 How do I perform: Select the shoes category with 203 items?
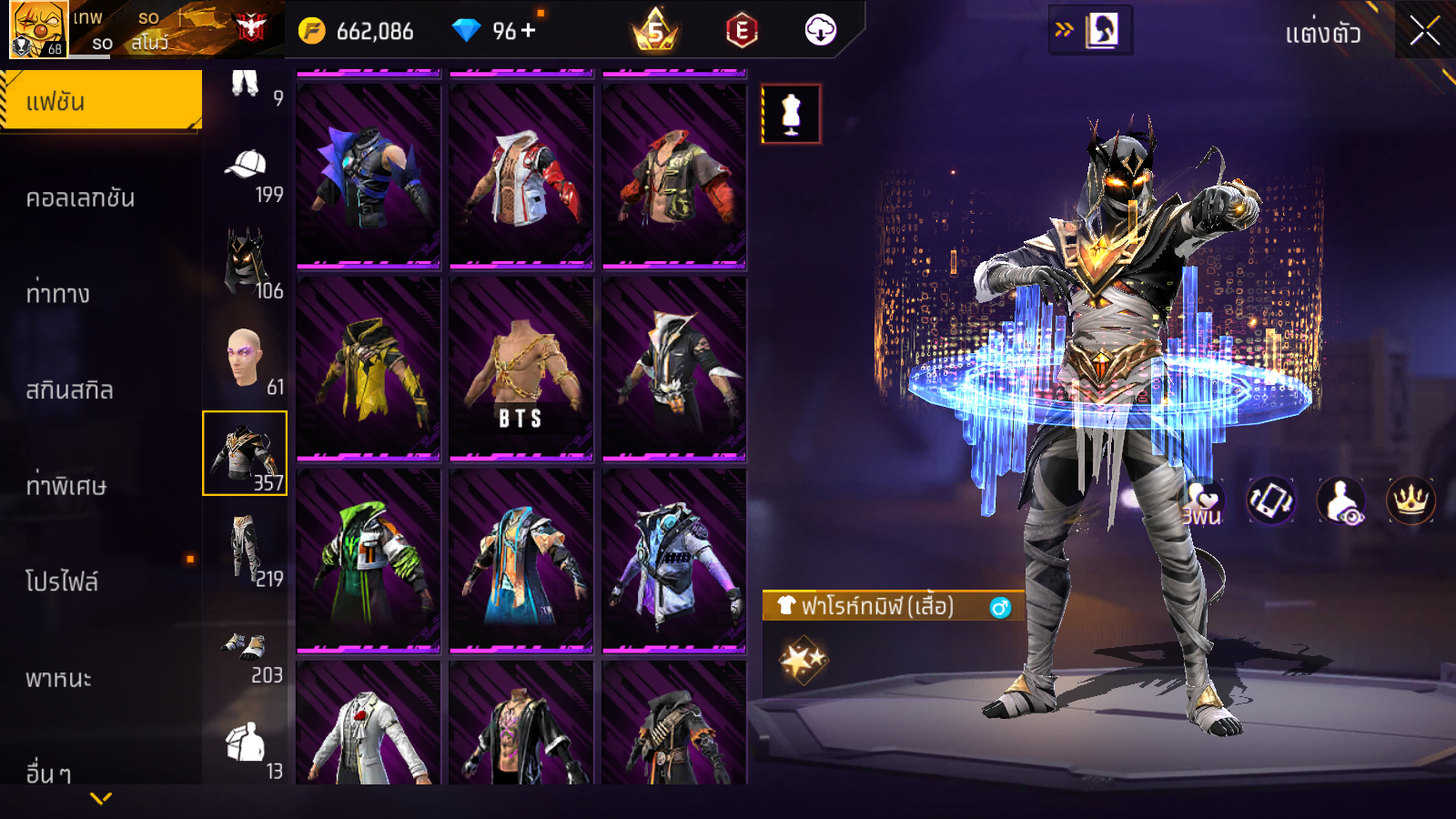point(246,653)
